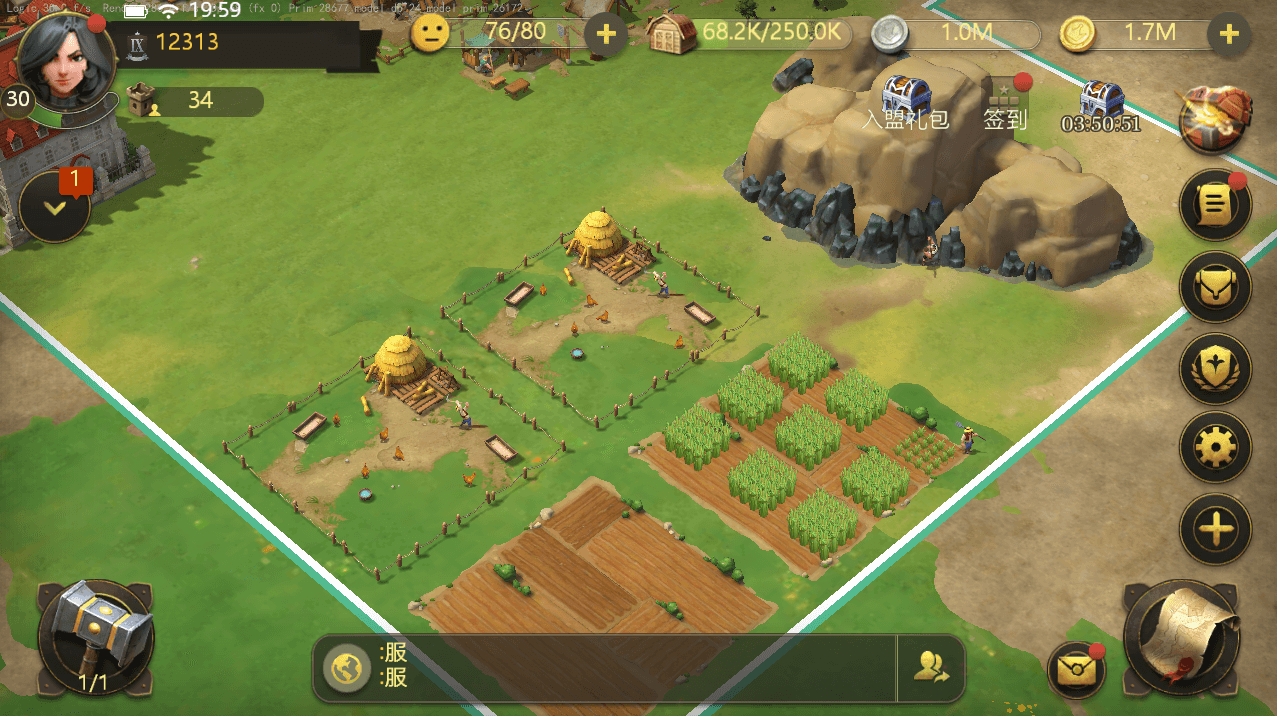
Task: Add more population with plus button
Action: click(x=605, y=35)
